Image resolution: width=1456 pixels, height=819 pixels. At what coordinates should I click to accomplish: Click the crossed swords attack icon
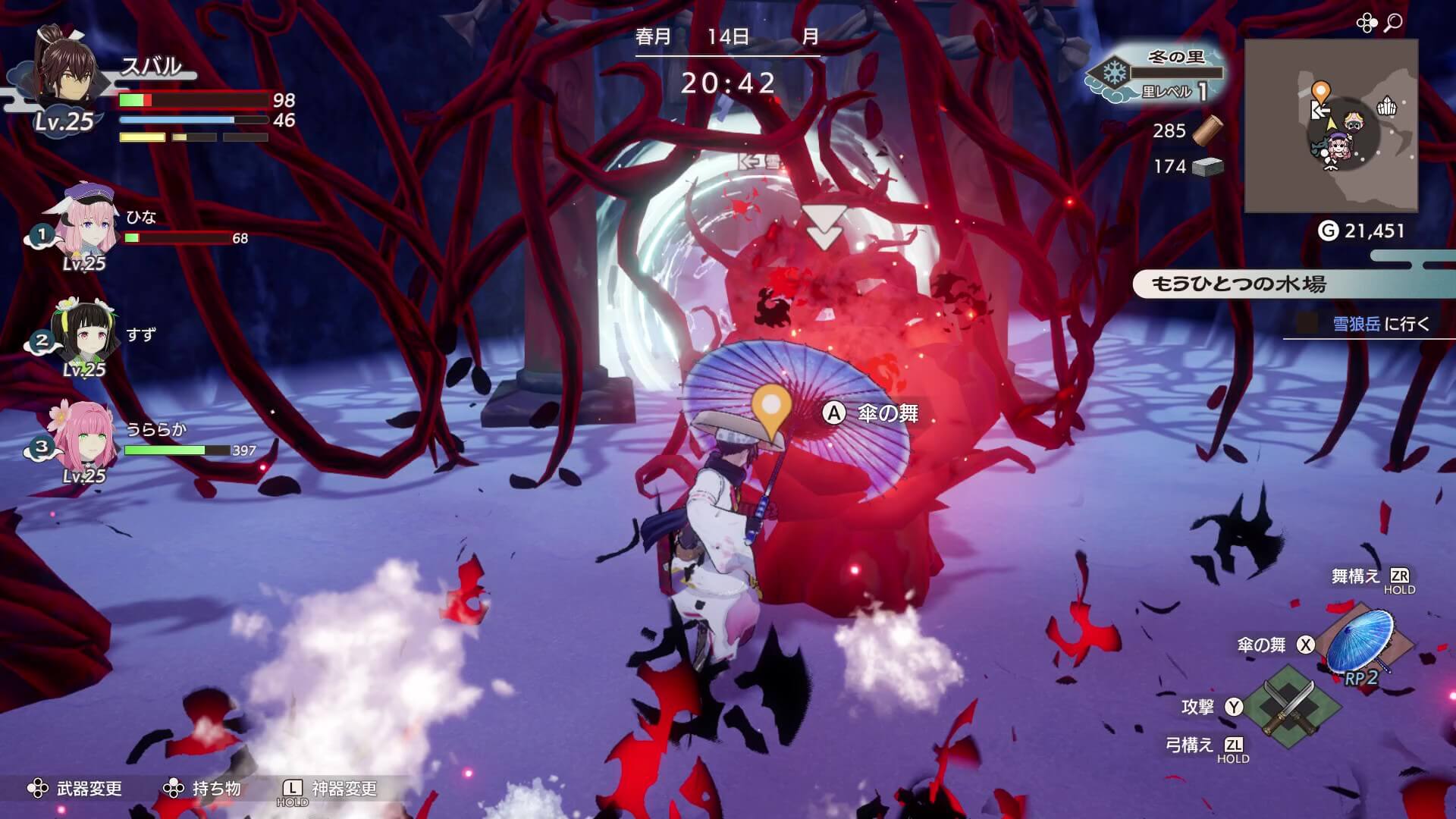tap(1288, 708)
